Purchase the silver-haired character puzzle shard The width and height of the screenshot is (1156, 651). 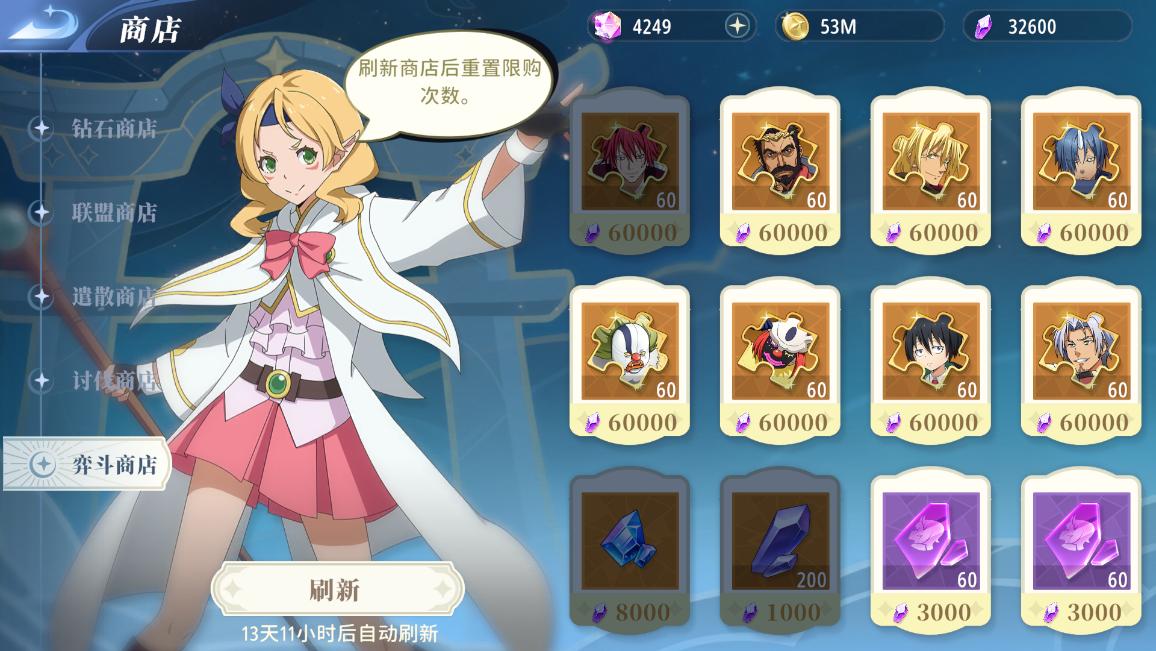pyautogui.click(x=1080, y=362)
